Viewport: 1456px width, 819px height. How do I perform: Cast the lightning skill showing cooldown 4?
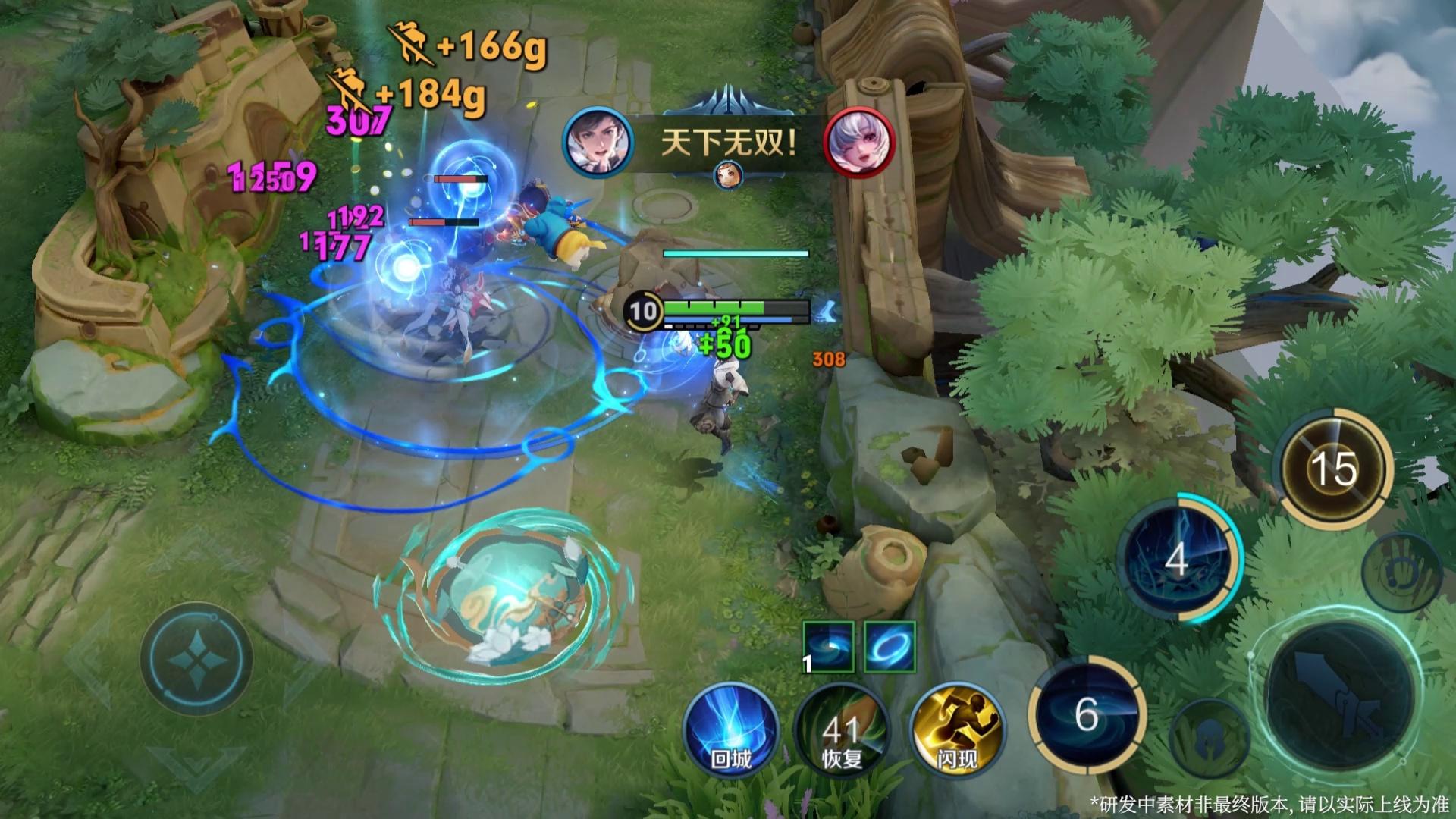pos(1176,559)
